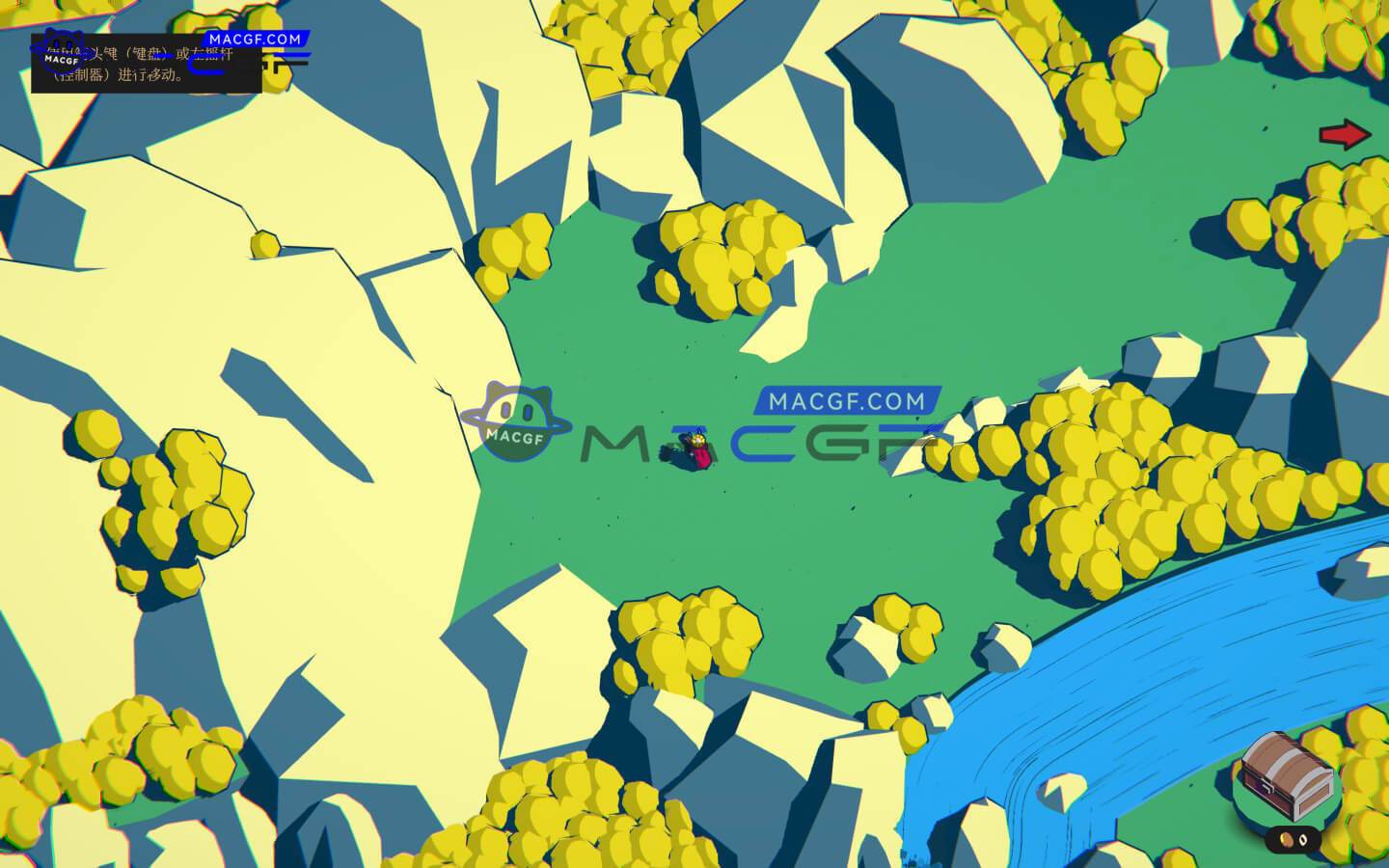Click the dark coin pill background badge
This screenshot has height=868, width=1389.
(1294, 839)
